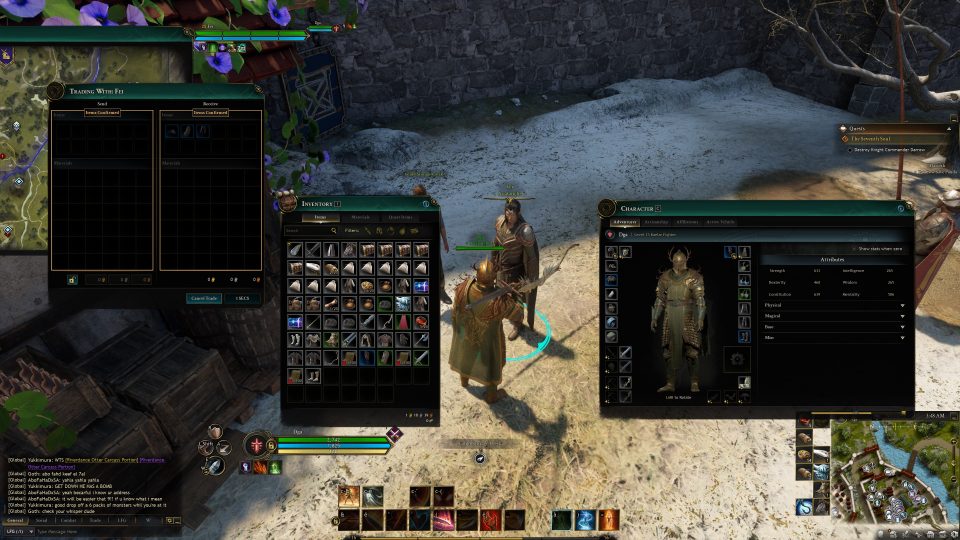Close the Trading With Fei window
The image size is (960, 540).
click(257, 92)
